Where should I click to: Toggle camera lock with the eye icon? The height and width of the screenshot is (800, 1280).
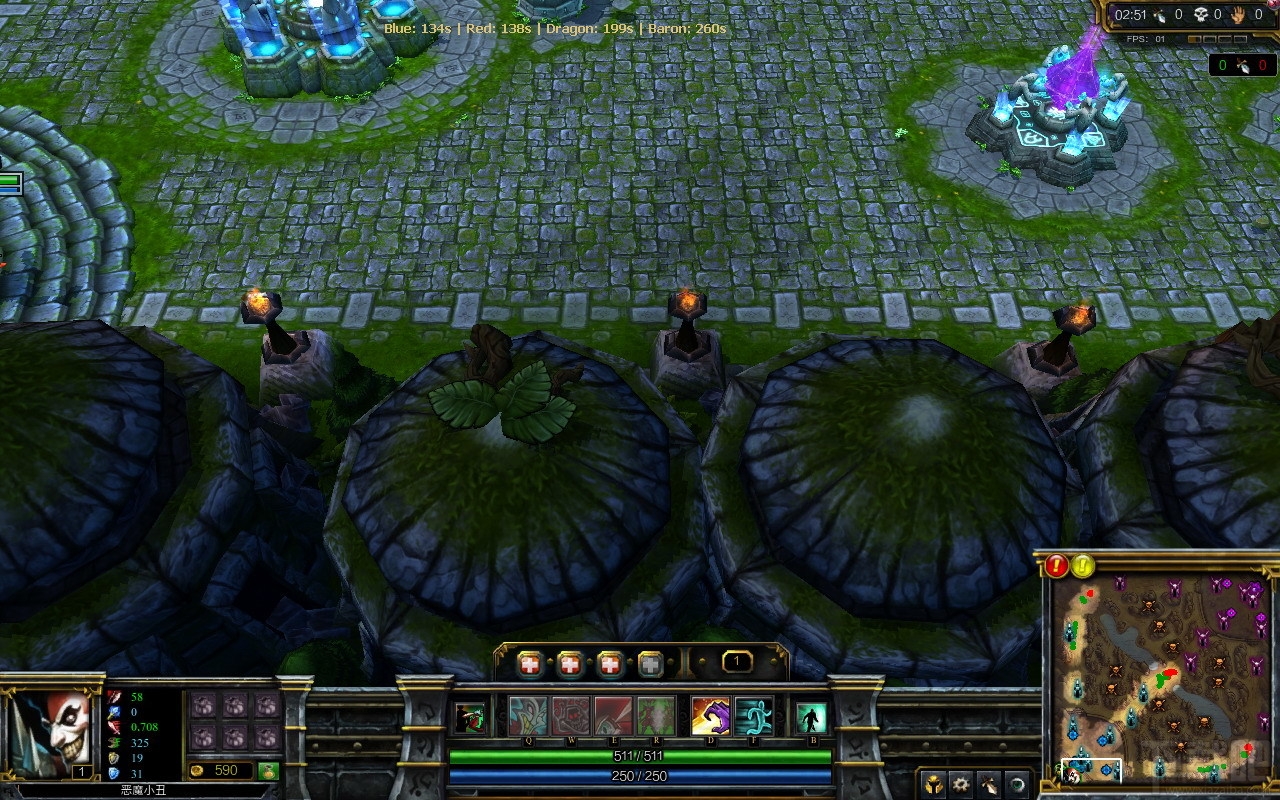point(1016,784)
